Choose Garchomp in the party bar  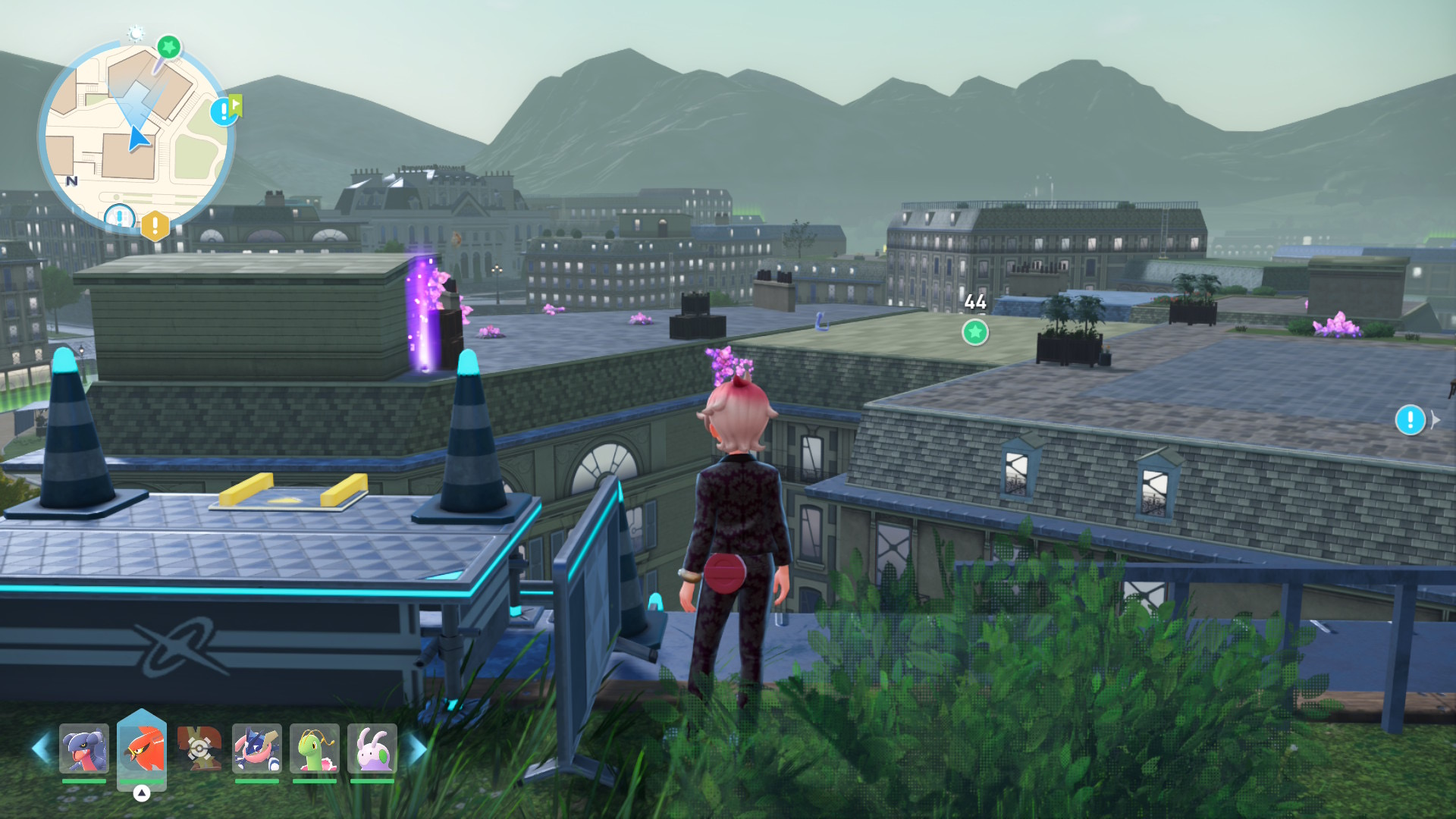tap(84, 748)
